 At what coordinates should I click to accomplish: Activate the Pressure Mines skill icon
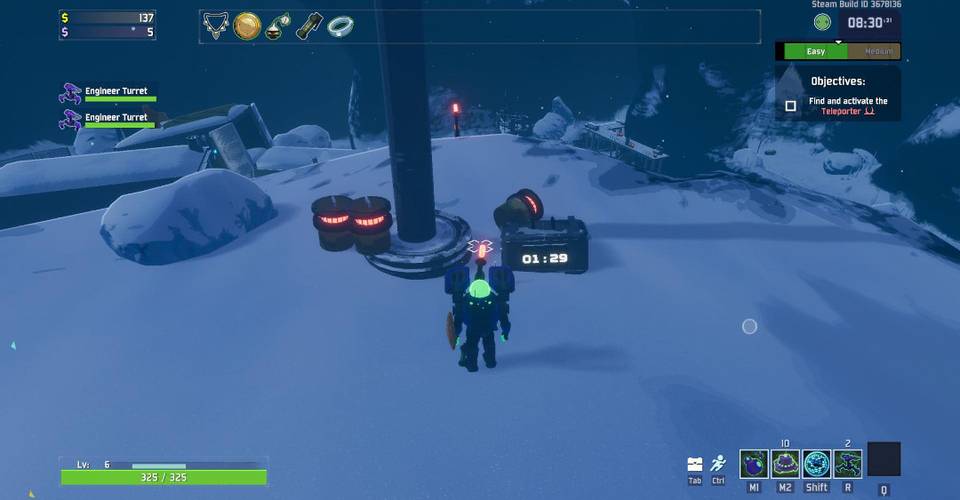point(785,464)
